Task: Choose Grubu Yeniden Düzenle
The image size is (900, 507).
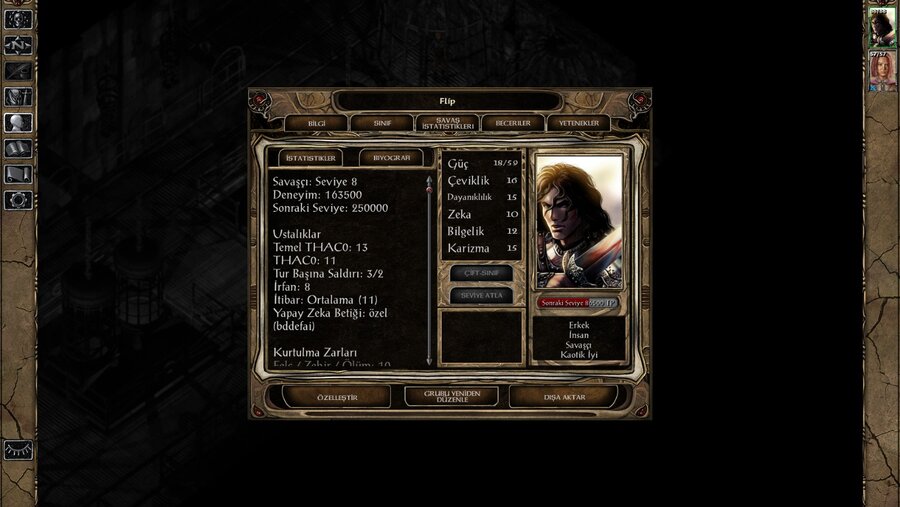Action: (x=451, y=396)
